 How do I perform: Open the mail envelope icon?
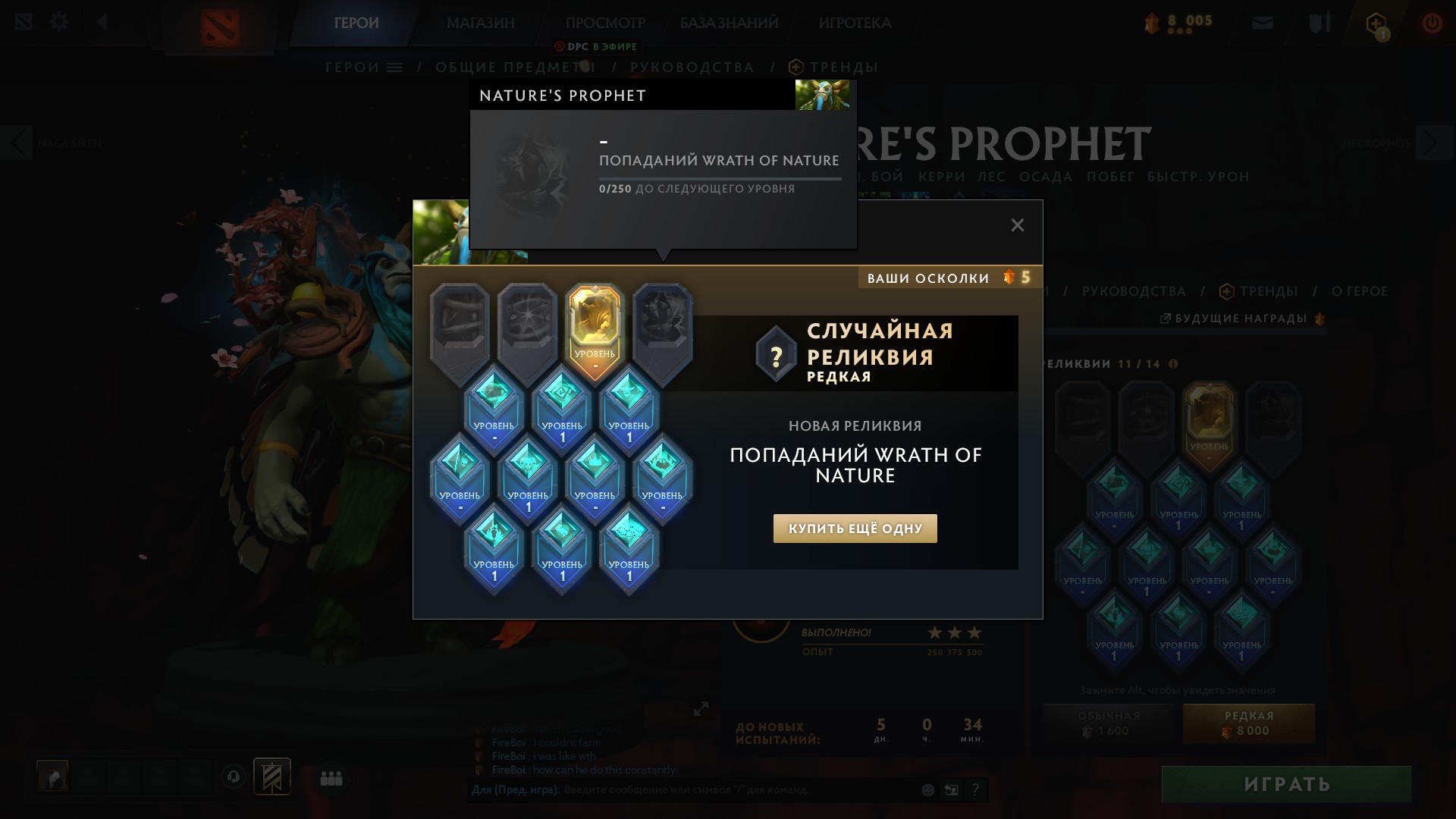click(x=1263, y=23)
